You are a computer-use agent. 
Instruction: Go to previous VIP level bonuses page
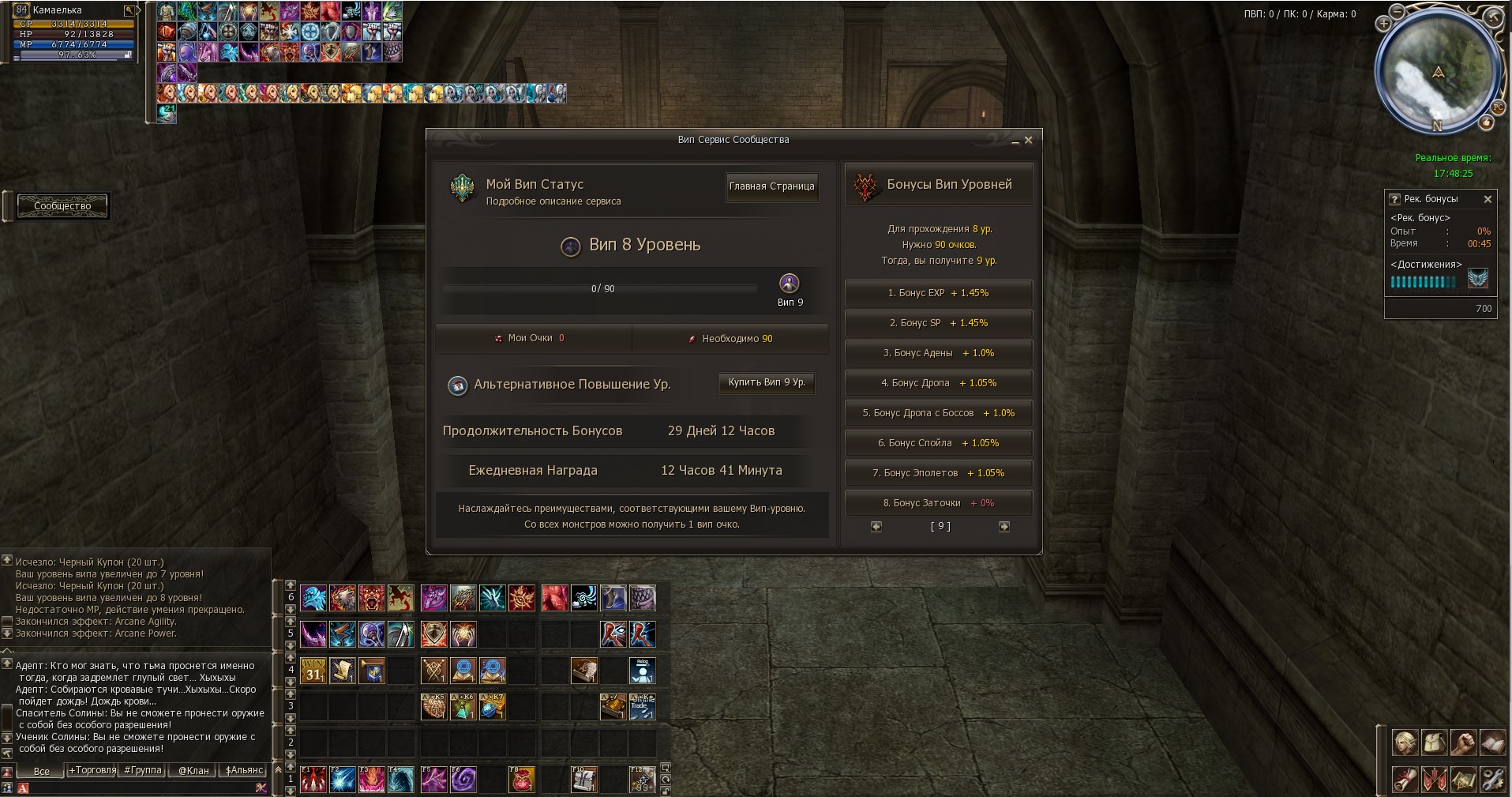(x=876, y=527)
